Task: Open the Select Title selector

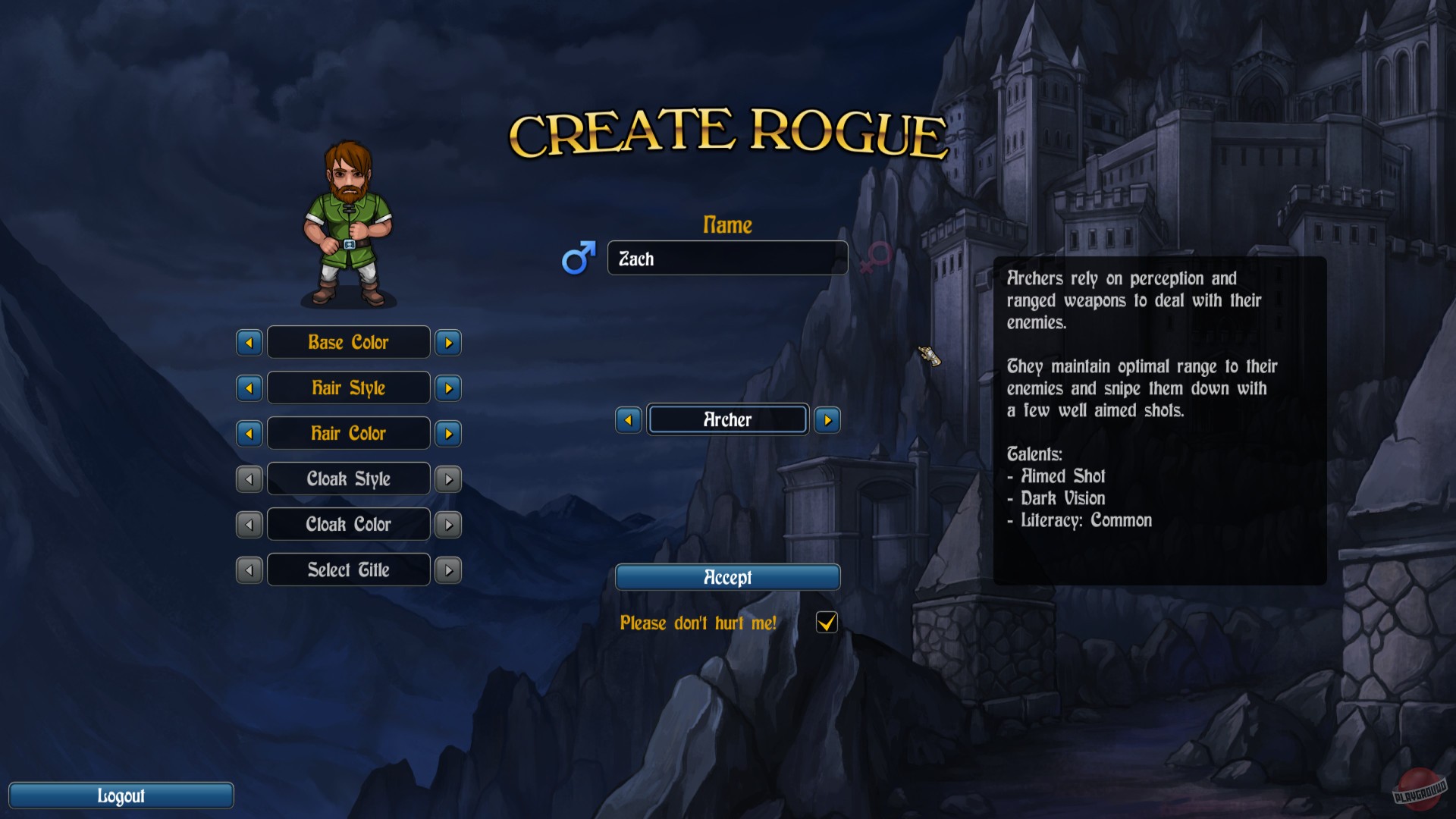Action: pyautogui.click(x=348, y=570)
